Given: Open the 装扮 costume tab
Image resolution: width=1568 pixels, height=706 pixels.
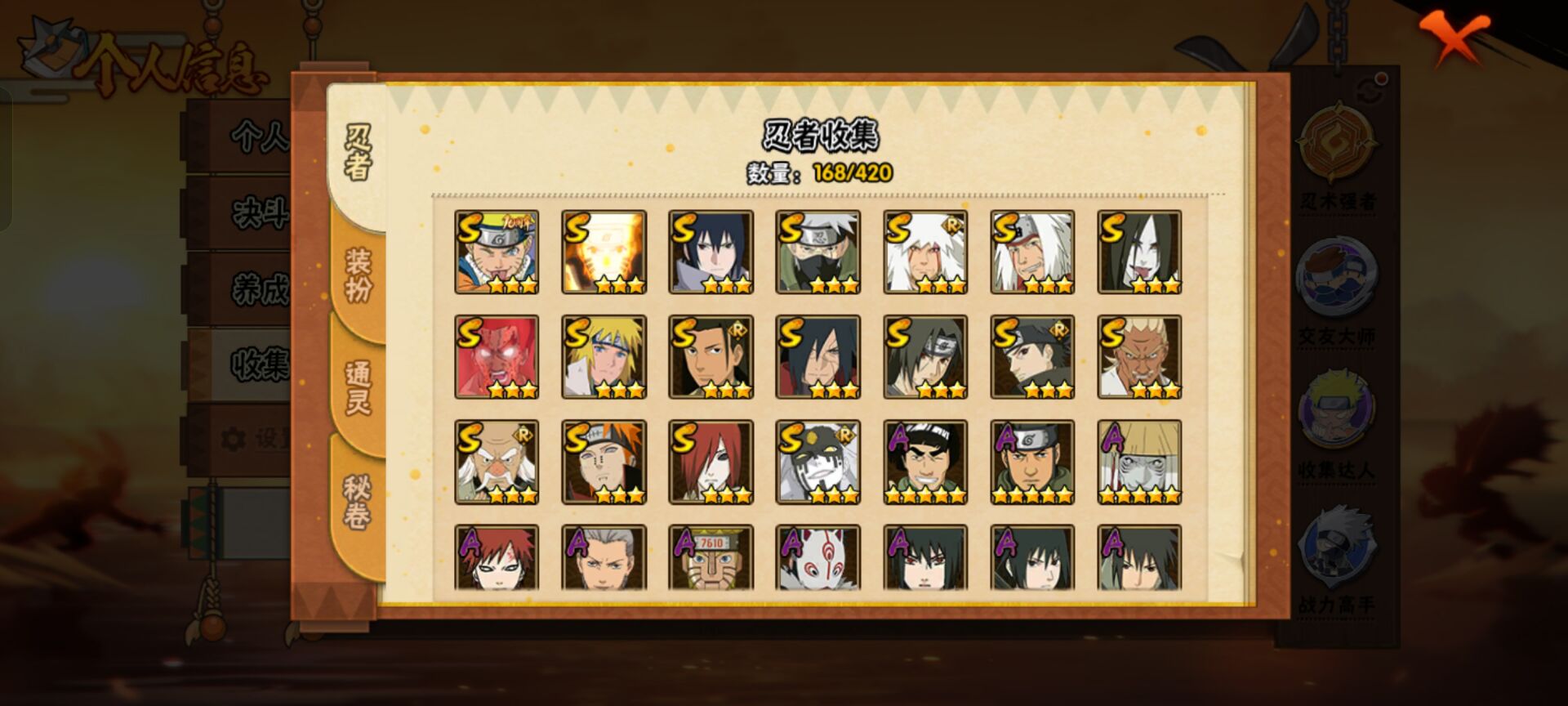Looking at the screenshot, I should (x=358, y=275).
